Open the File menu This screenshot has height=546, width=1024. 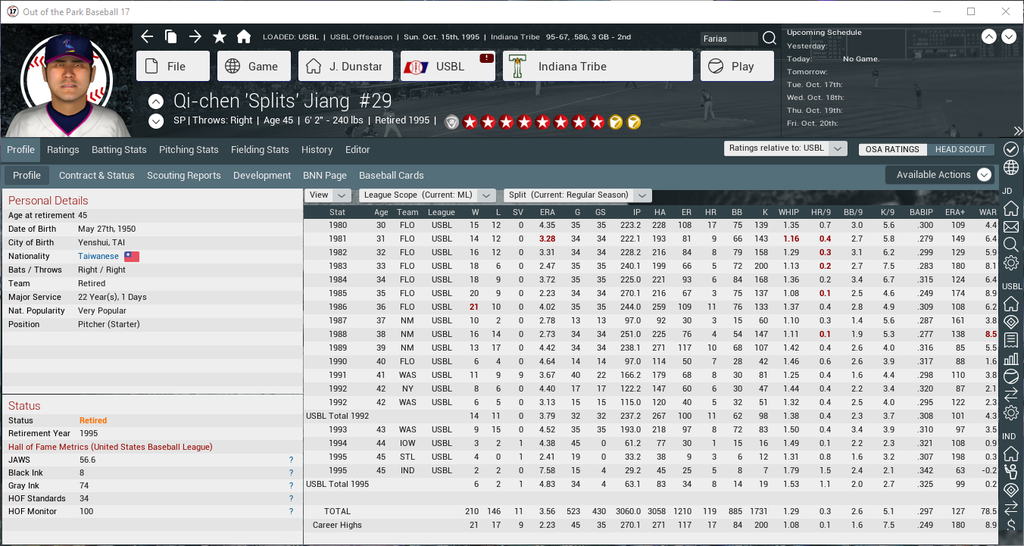173,67
